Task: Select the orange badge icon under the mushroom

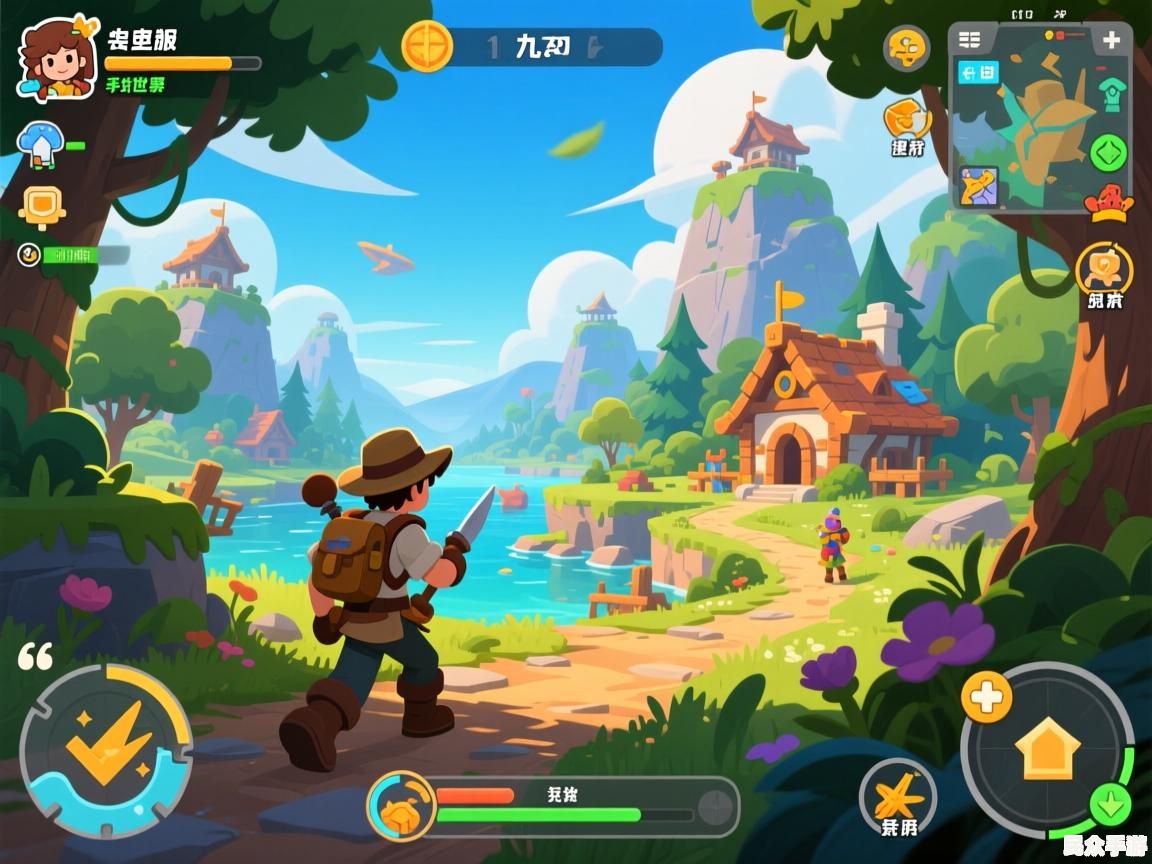Action: (x=42, y=205)
